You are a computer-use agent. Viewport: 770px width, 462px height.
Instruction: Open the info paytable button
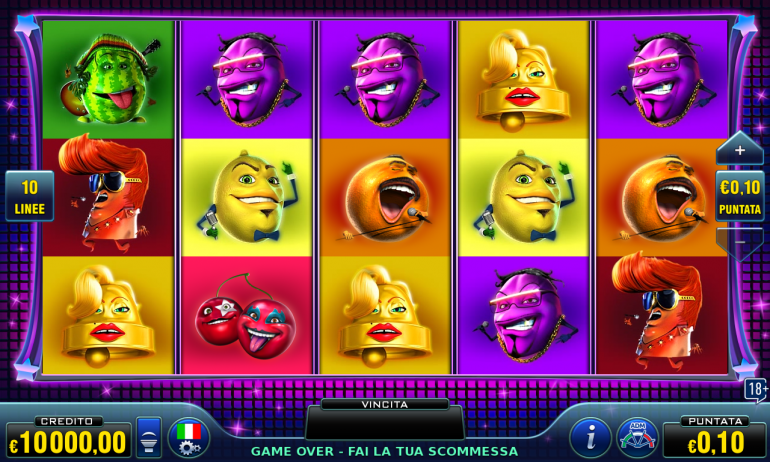[591, 436]
